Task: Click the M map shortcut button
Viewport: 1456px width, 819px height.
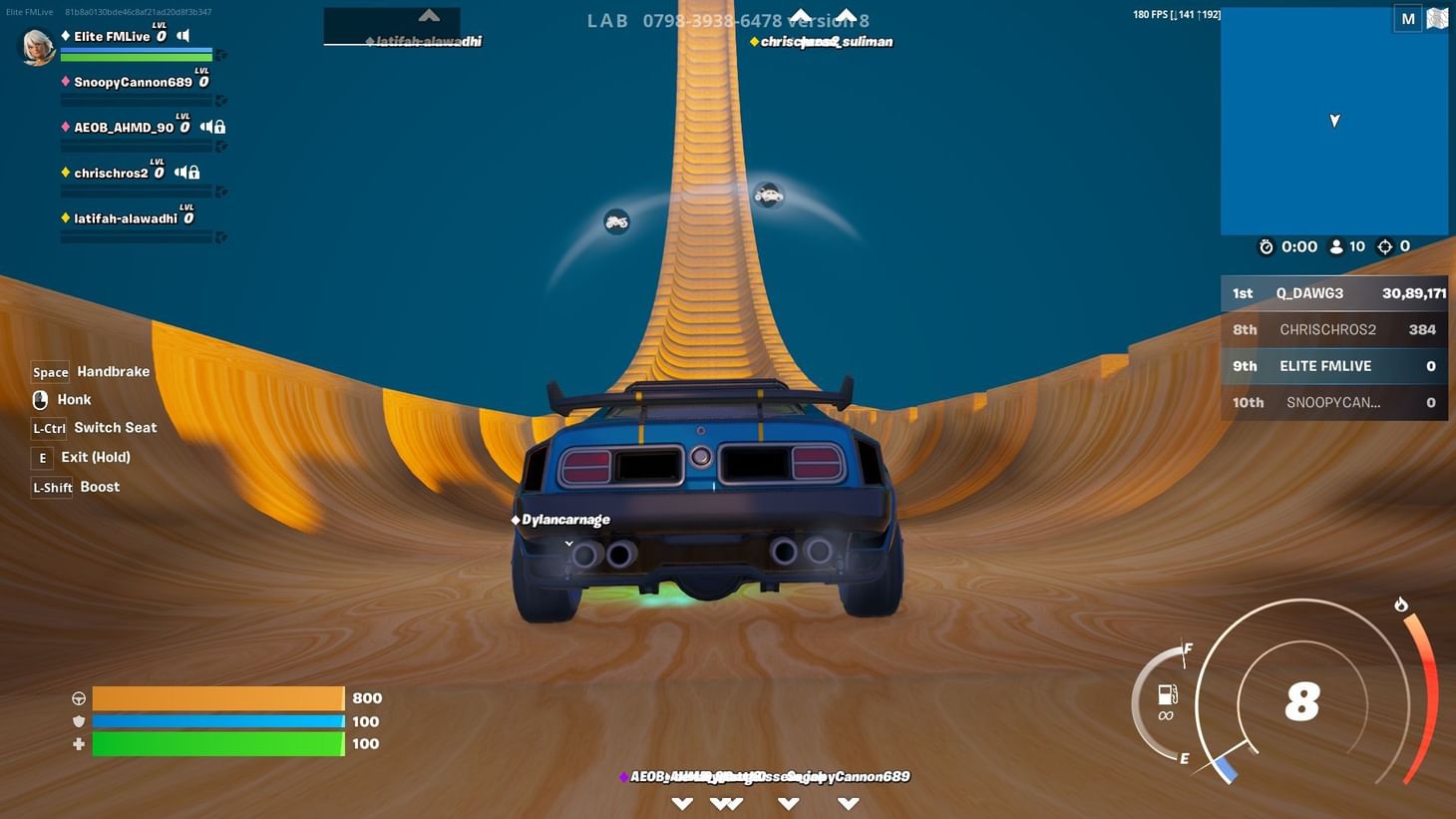Action: 1407,17
